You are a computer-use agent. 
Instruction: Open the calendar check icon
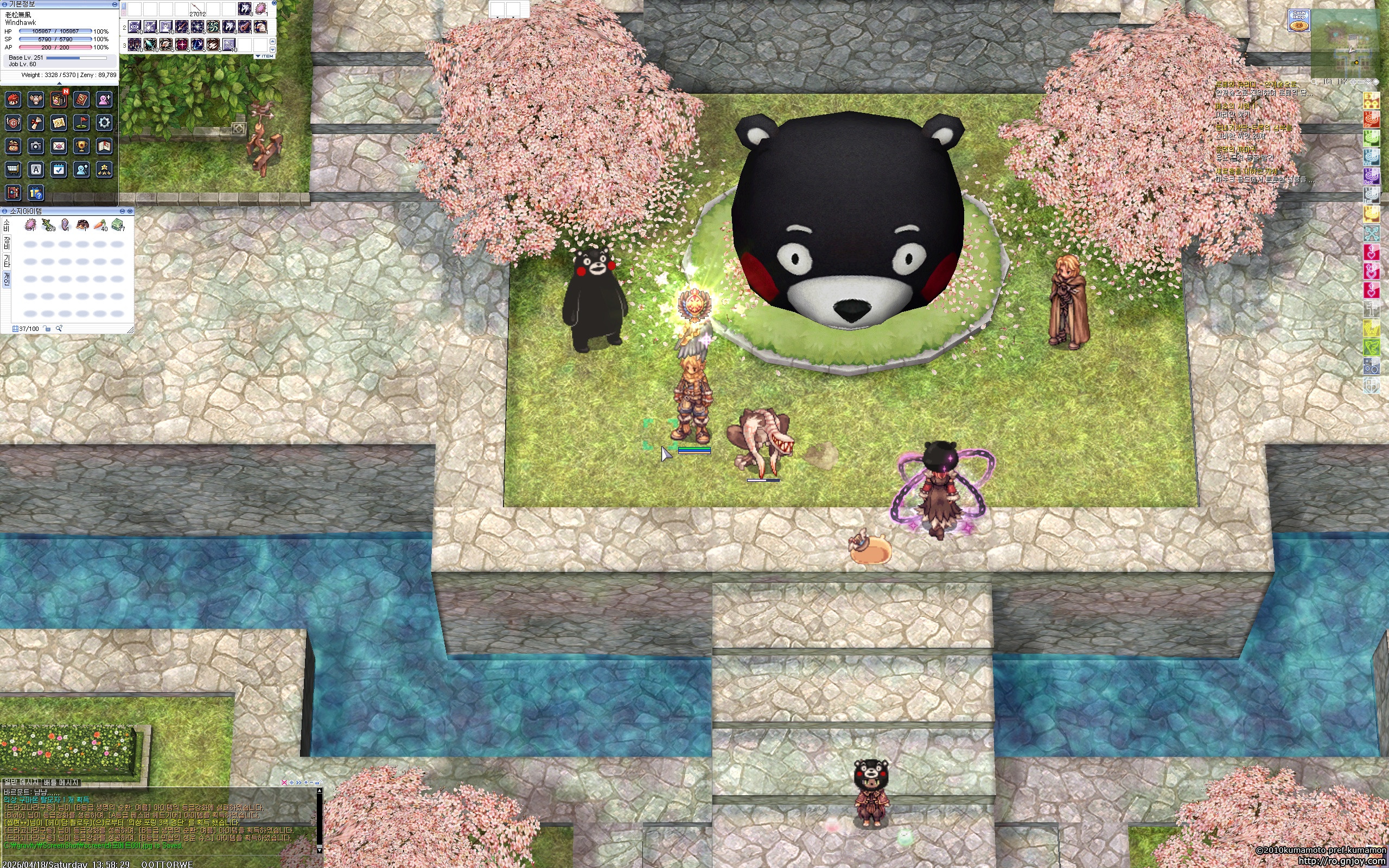click(x=59, y=169)
